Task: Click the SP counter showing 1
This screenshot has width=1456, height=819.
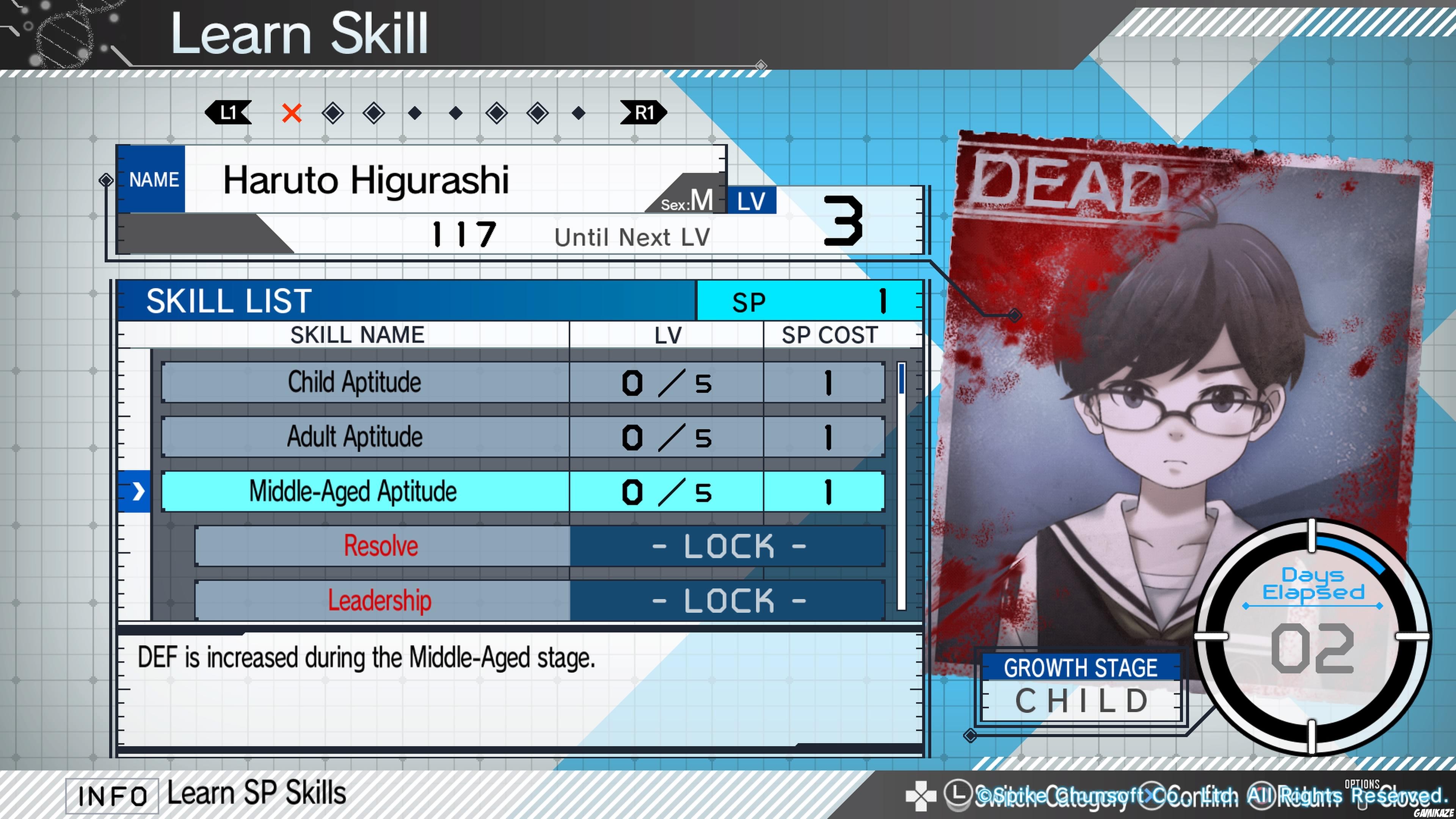Action: 811,301
